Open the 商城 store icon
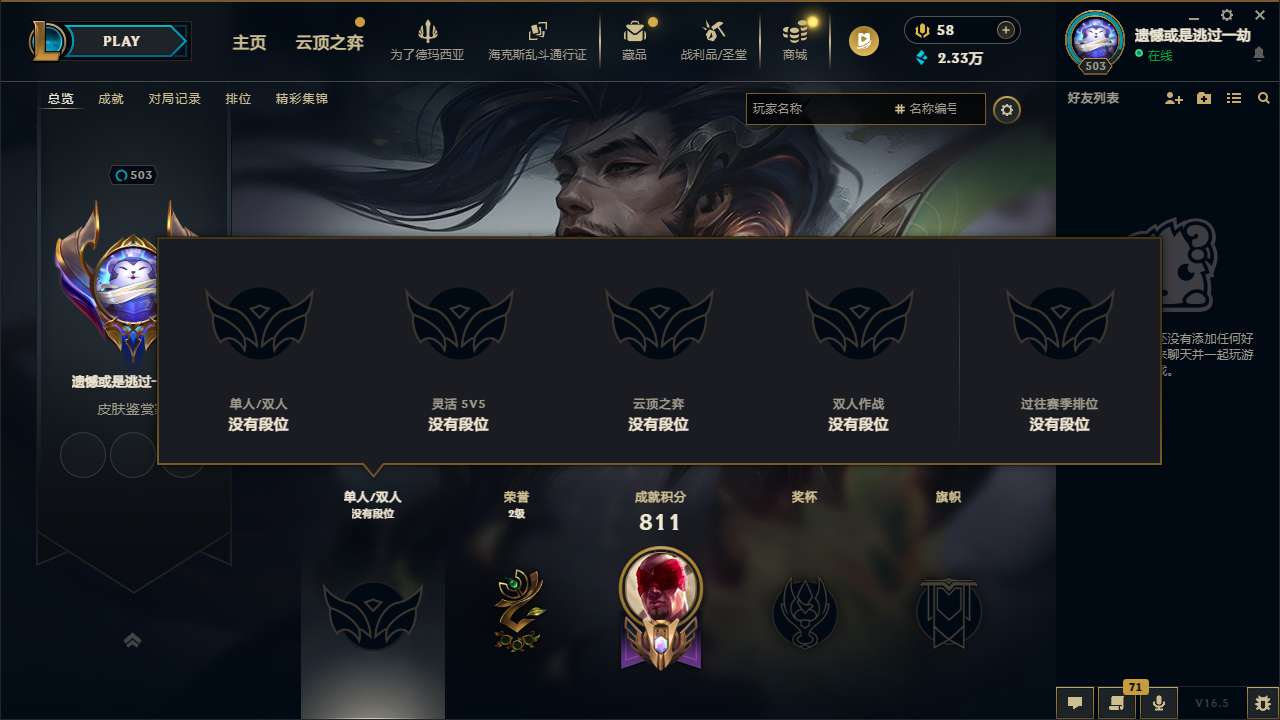The height and width of the screenshot is (720, 1280). tap(795, 32)
